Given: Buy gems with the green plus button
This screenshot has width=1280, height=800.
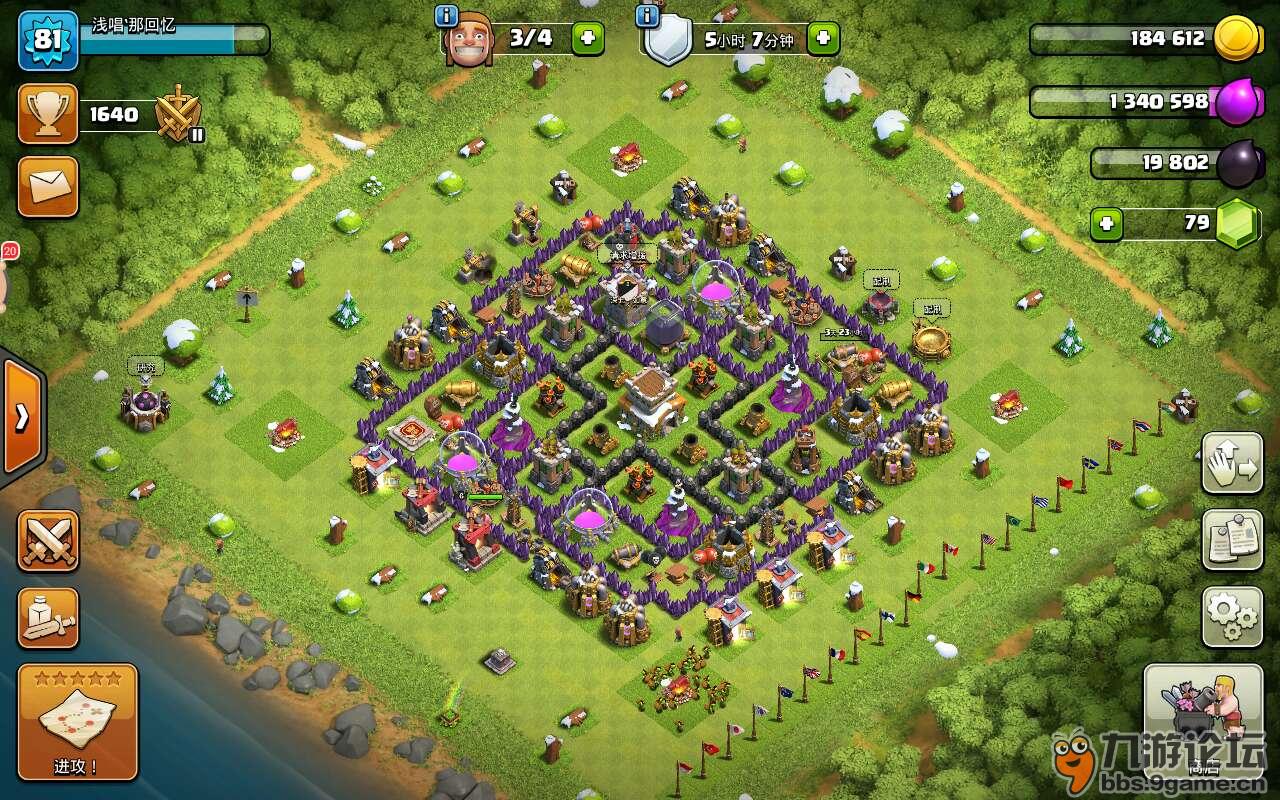Looking at the screenshot, I should 1106,223.
